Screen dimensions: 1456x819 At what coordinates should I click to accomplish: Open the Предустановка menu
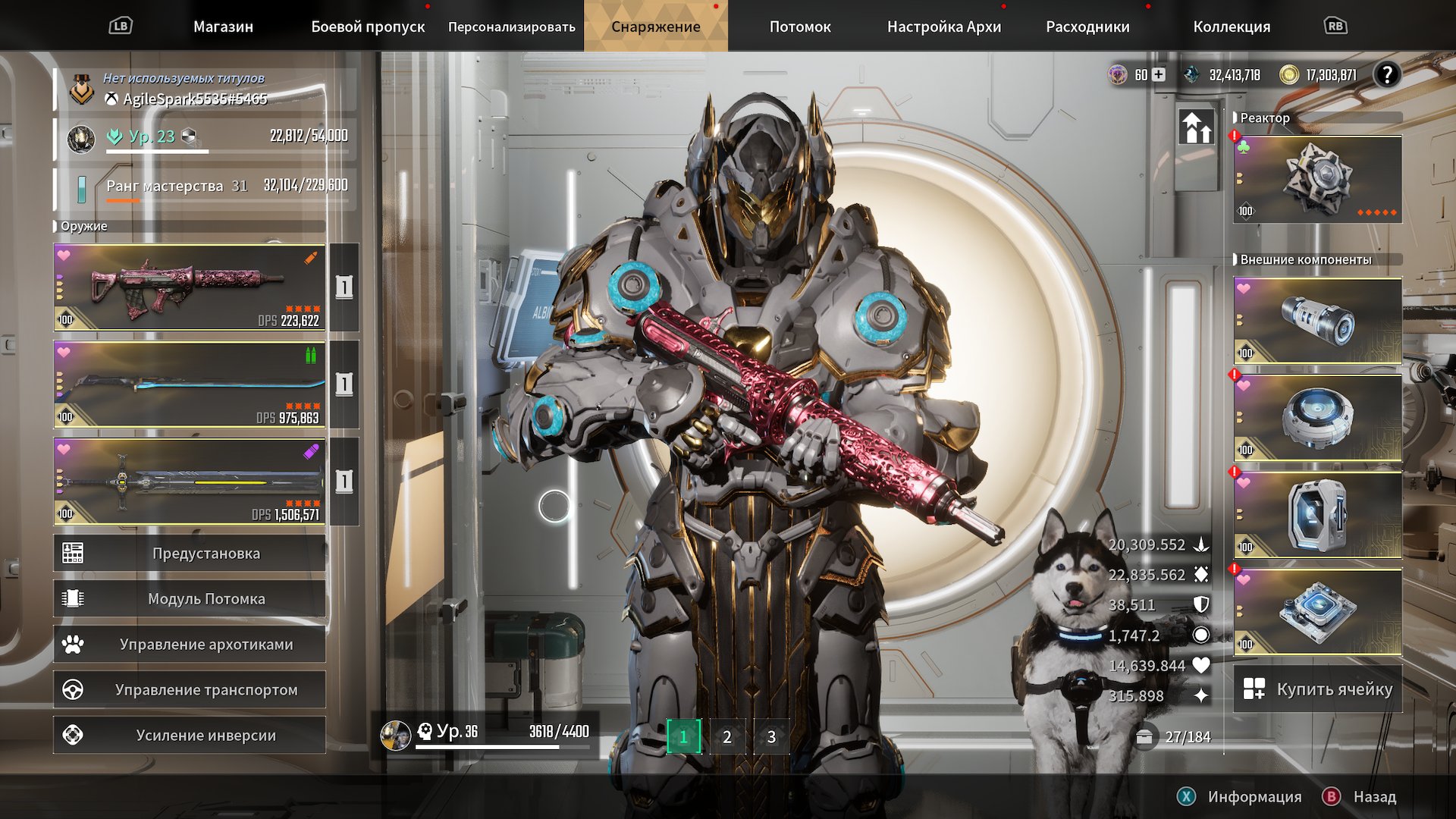coord(190,554)
